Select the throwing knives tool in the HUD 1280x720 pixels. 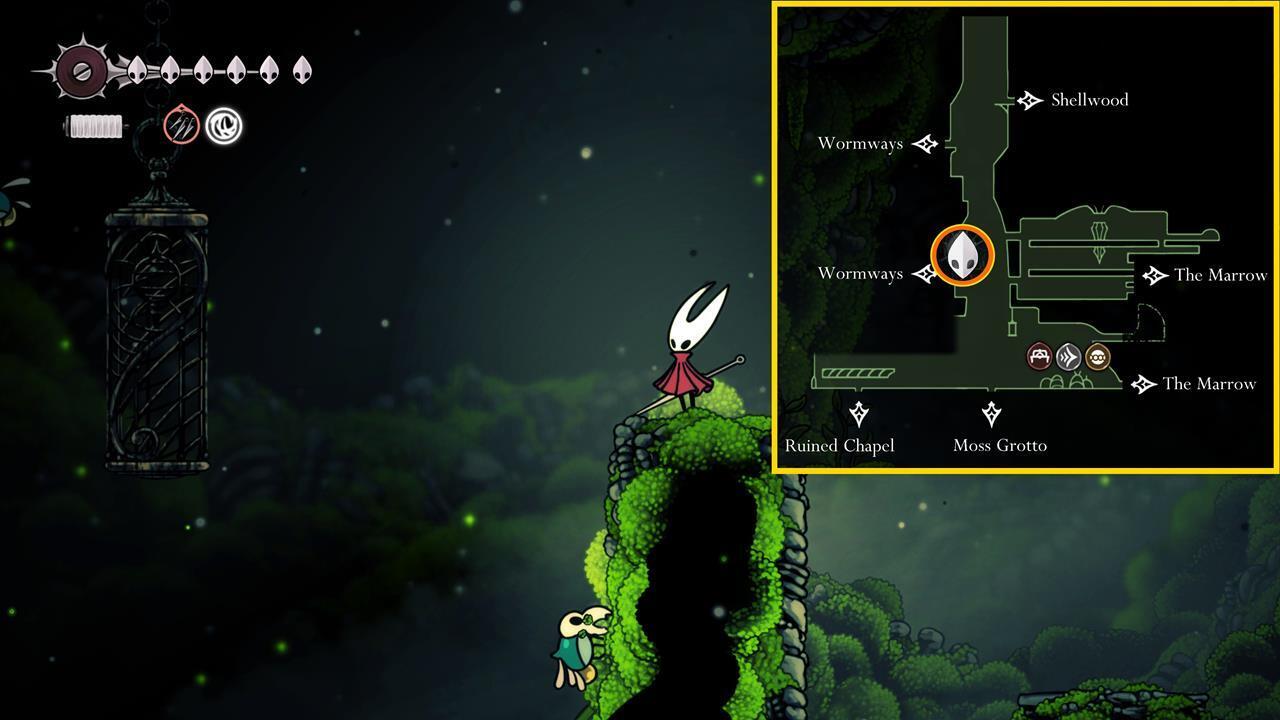pyautogui.click(x=183, y=125)
